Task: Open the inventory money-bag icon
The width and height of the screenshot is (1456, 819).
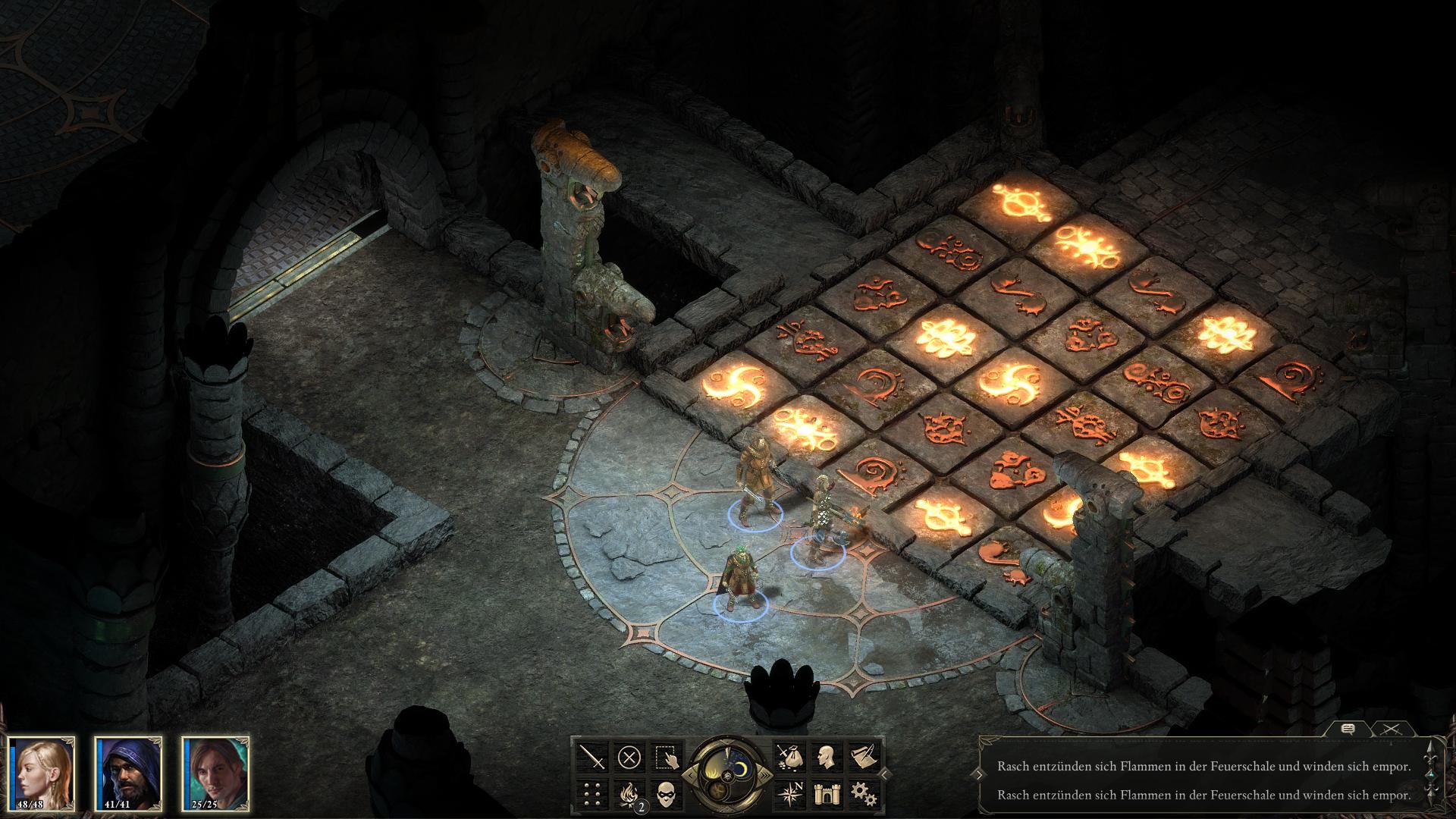Action: (790, 758)
